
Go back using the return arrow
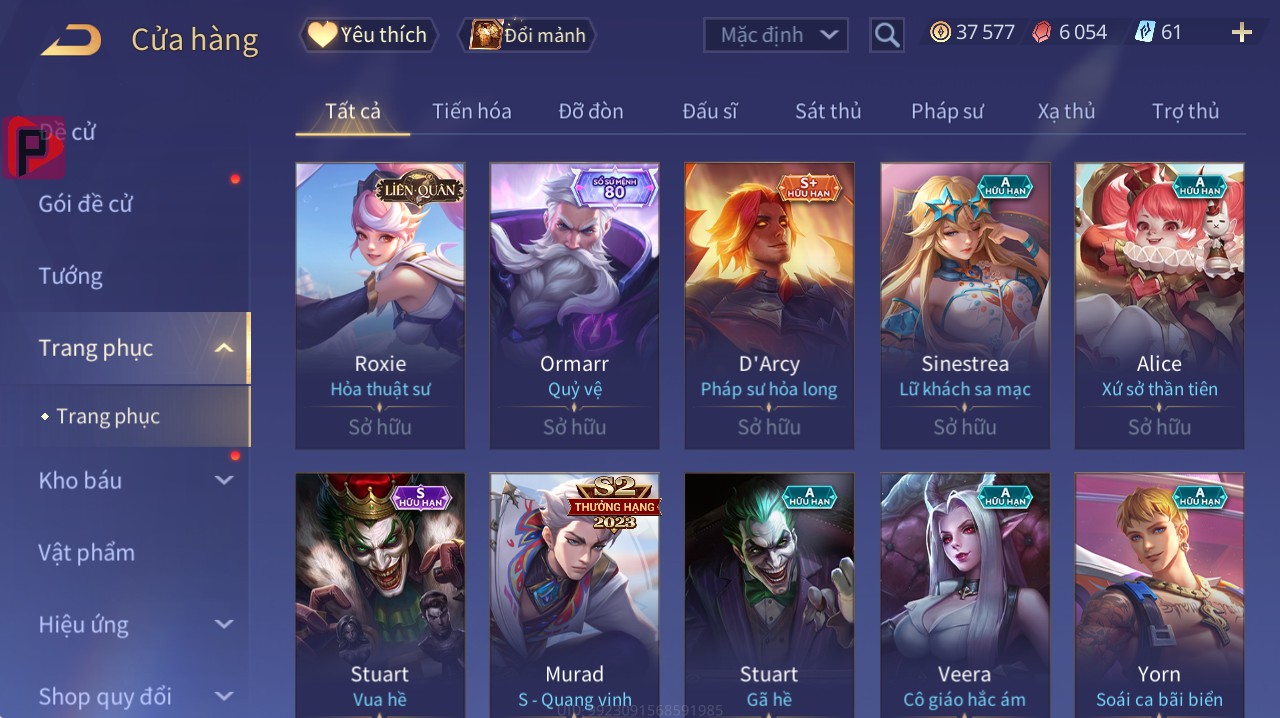pyautogui.click(x=71, y=40)
